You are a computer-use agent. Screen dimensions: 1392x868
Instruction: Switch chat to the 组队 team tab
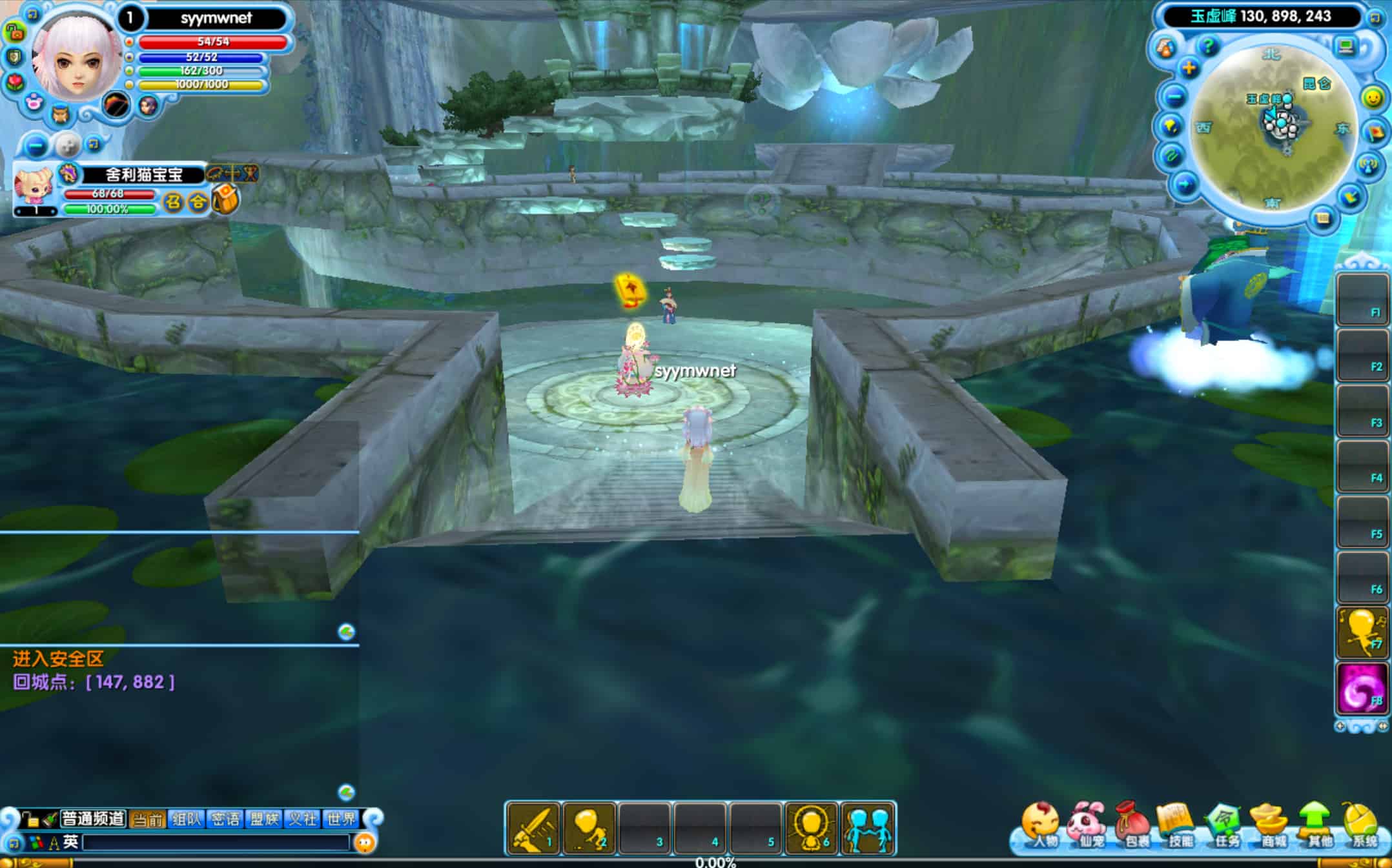187,819
